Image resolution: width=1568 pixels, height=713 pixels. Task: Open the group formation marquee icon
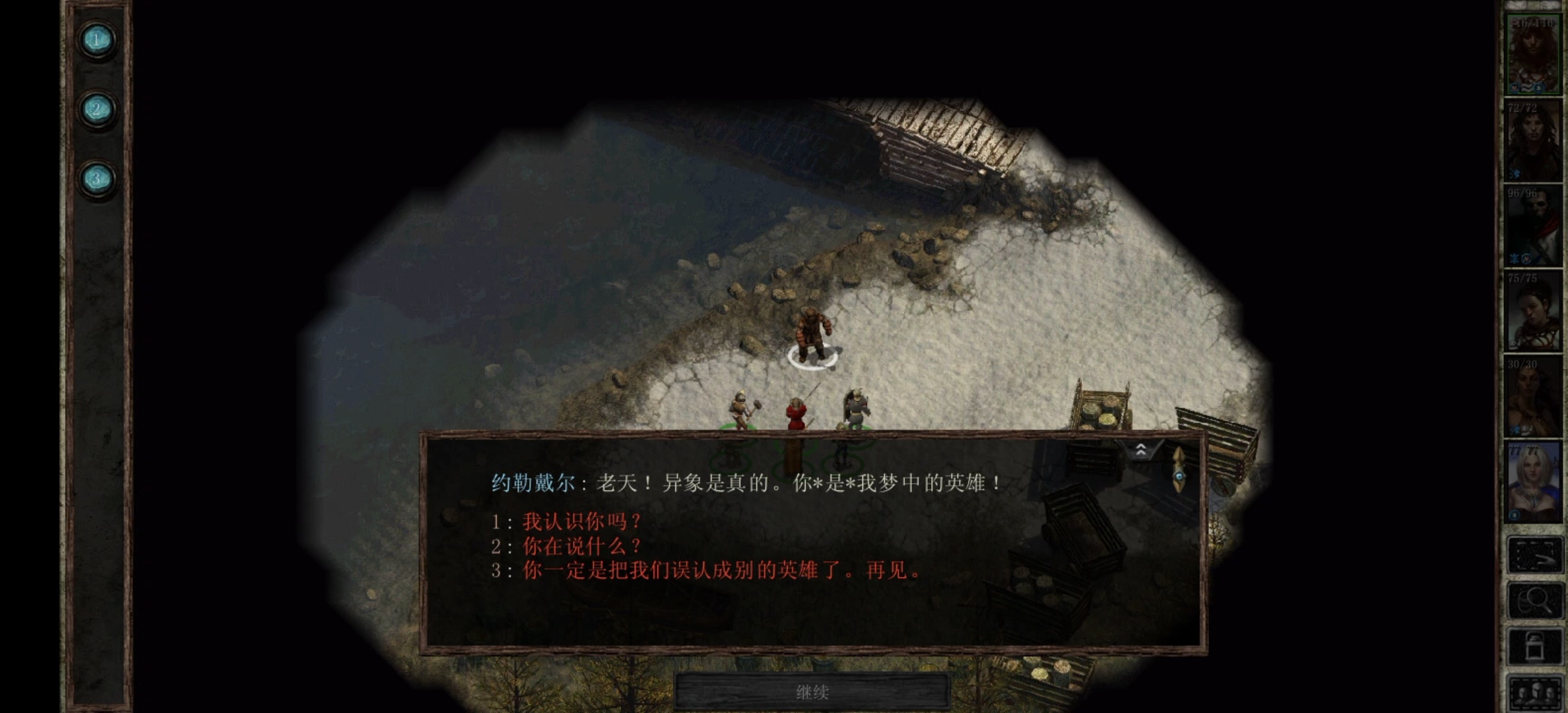[1538, 553]
